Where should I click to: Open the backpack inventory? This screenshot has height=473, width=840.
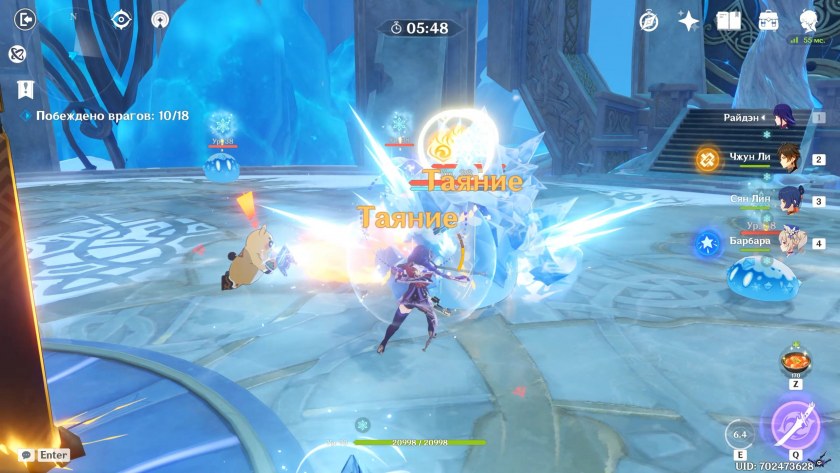click(768, 20)
